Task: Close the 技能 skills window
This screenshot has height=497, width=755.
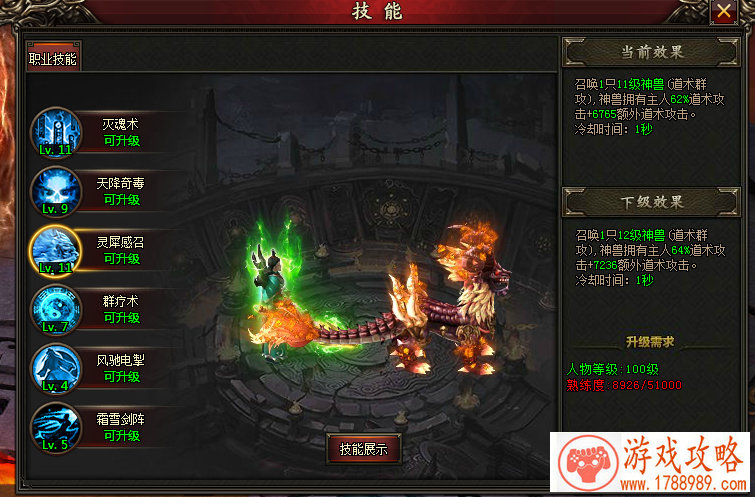Action: [x=722, y=11]
